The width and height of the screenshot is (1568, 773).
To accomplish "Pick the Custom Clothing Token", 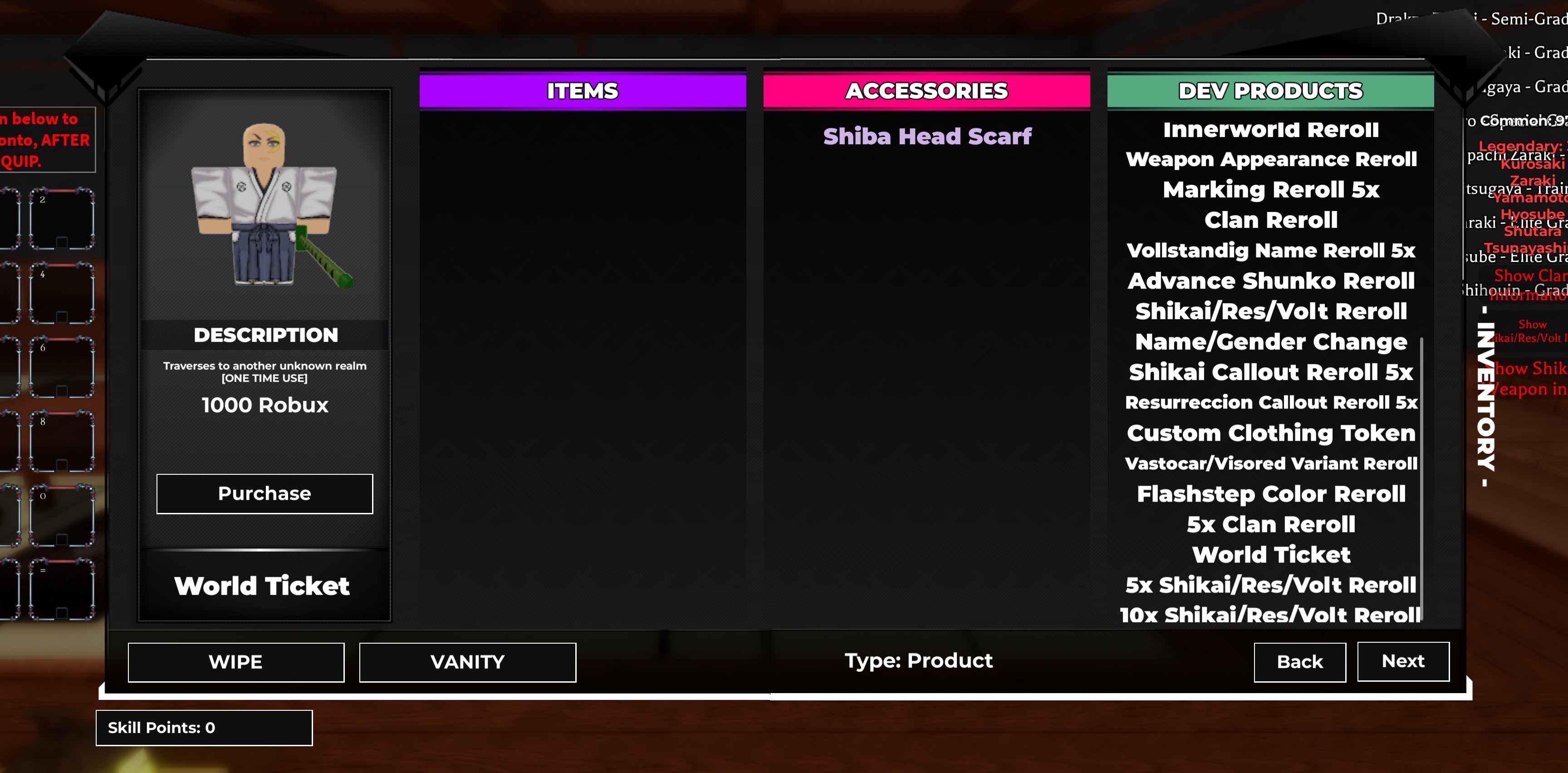I will click(x=1271, y=433).
